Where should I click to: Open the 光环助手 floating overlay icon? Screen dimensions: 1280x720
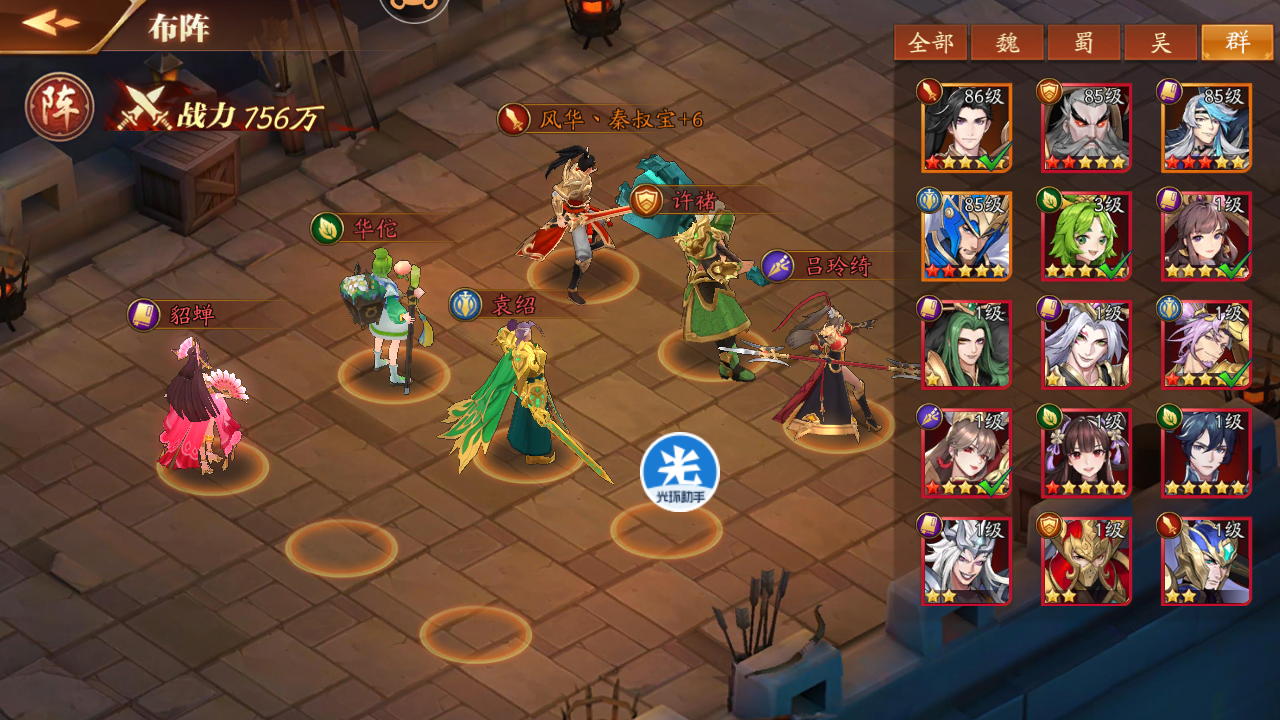680,472
